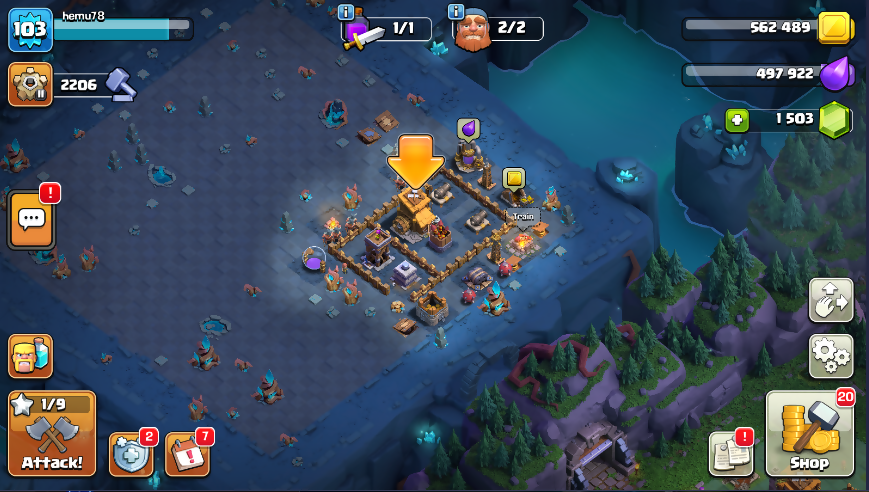Viewport: 869px width, 492px height.
Task: Show the info icon next to 1/1
Action: coord(346,12)
